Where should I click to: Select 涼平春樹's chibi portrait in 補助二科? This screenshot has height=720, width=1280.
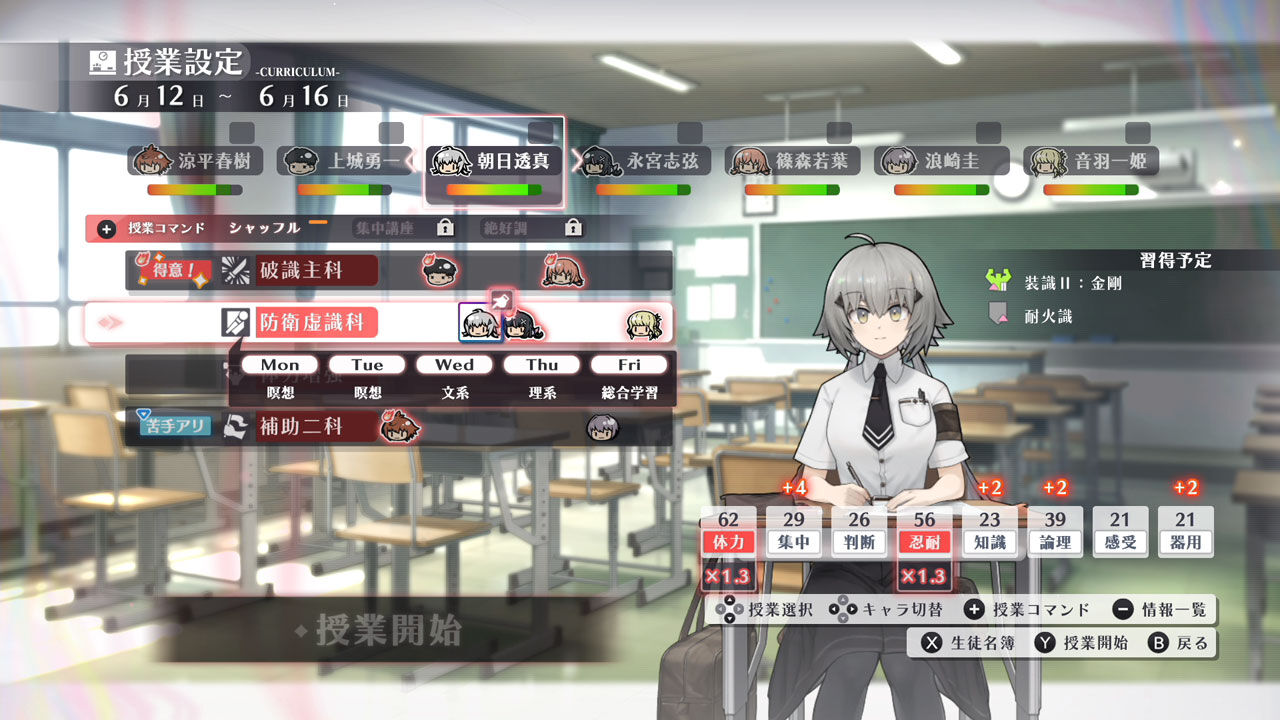399,428
